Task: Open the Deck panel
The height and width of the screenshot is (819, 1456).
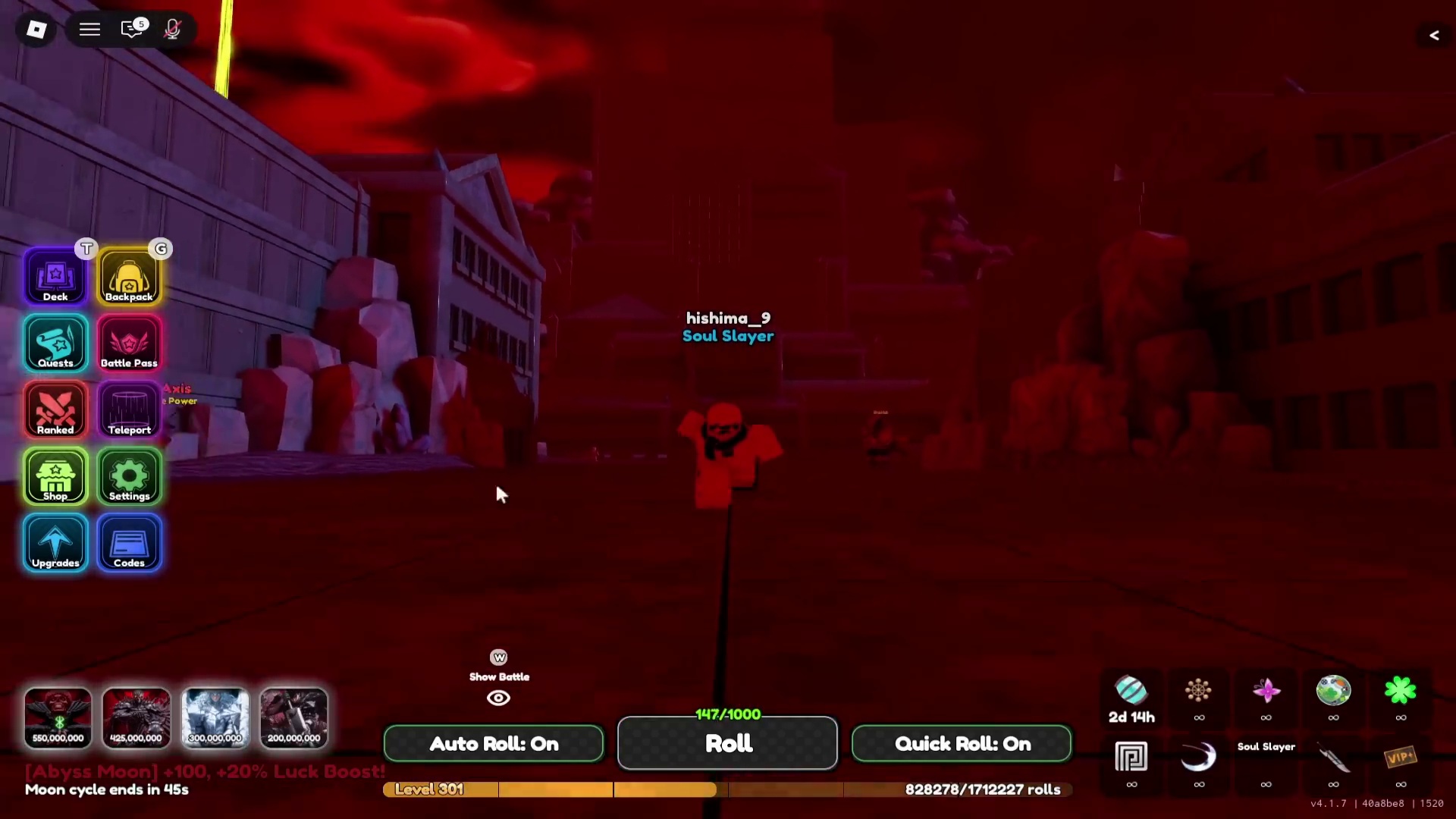Action: (55, 275)
